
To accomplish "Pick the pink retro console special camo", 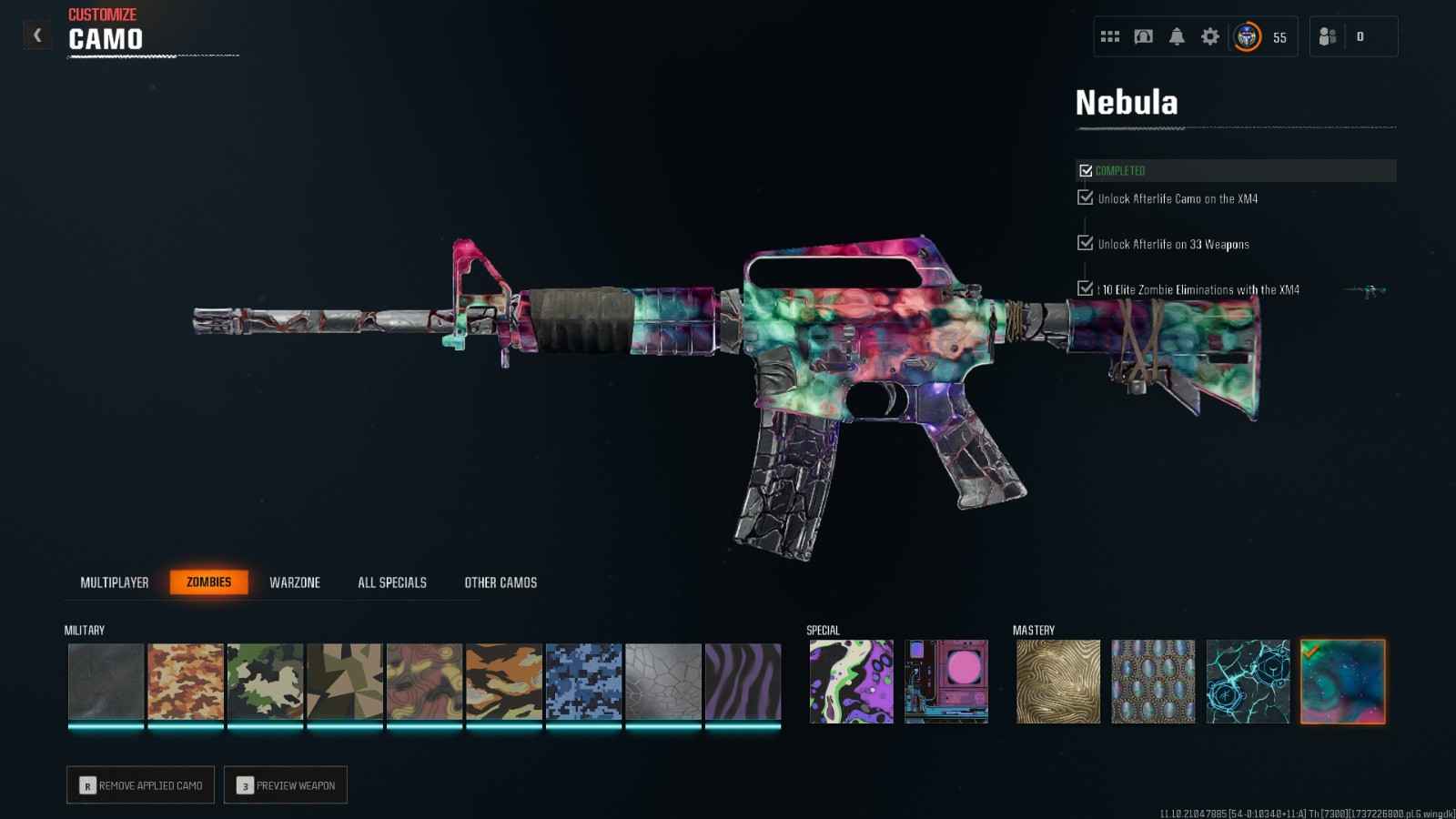I will [946, 682].
